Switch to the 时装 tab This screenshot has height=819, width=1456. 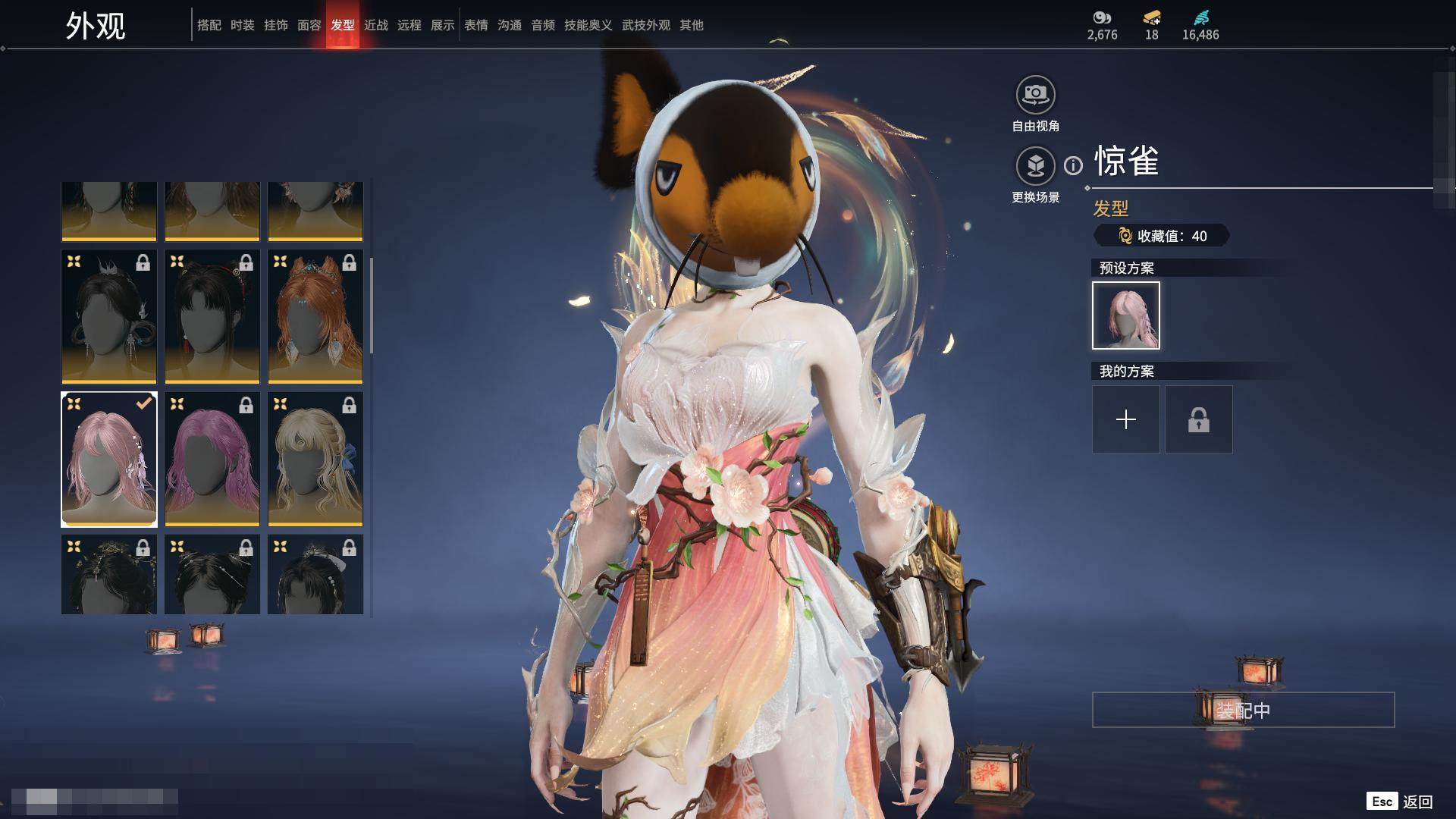[x=243, y=25]
